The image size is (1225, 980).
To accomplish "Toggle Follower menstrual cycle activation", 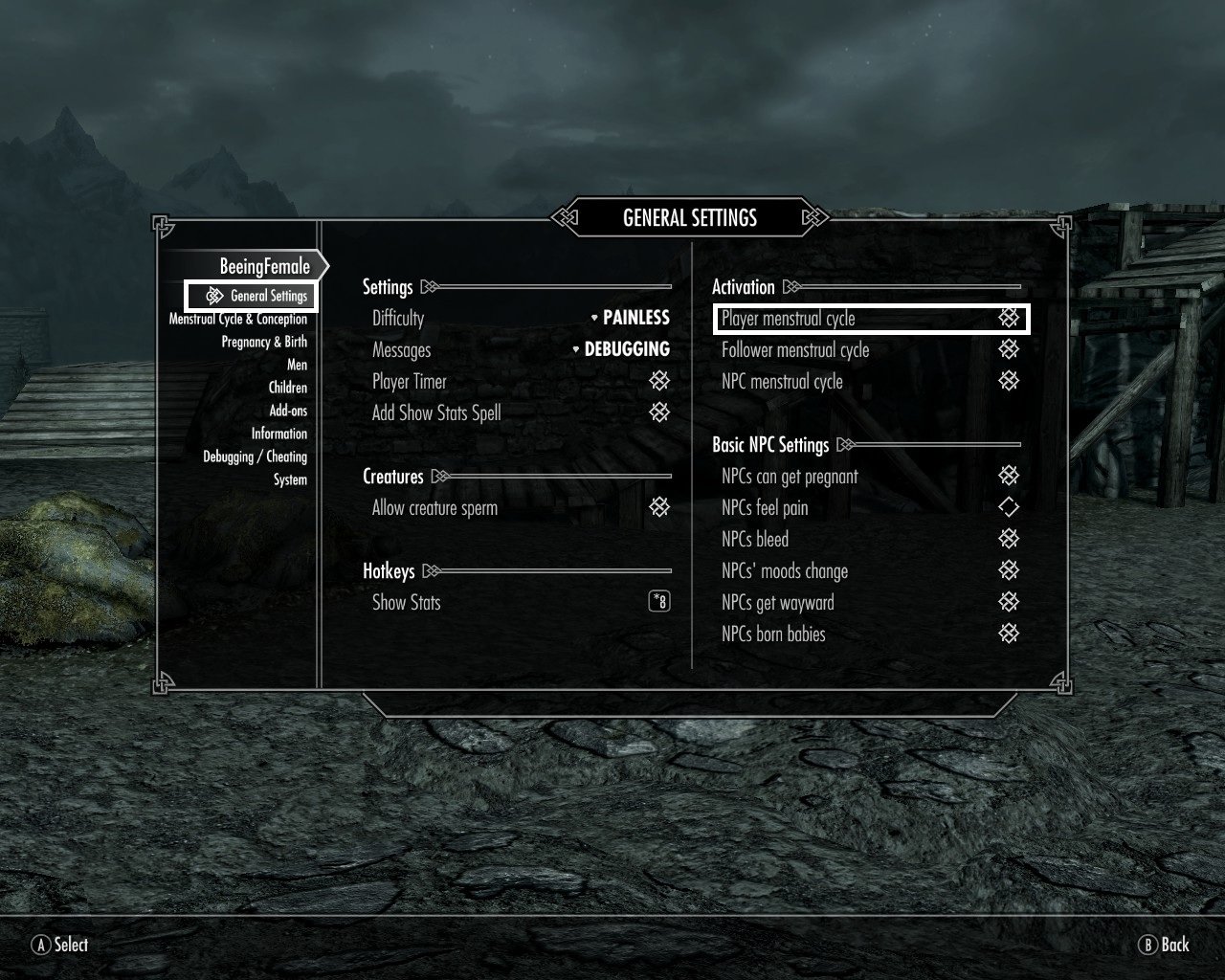I will click(1009, 349).
